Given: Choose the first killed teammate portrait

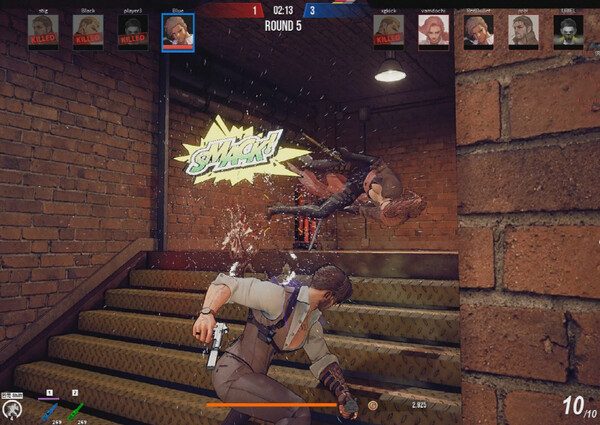Looking at the screenshot, I should point(43,32).
